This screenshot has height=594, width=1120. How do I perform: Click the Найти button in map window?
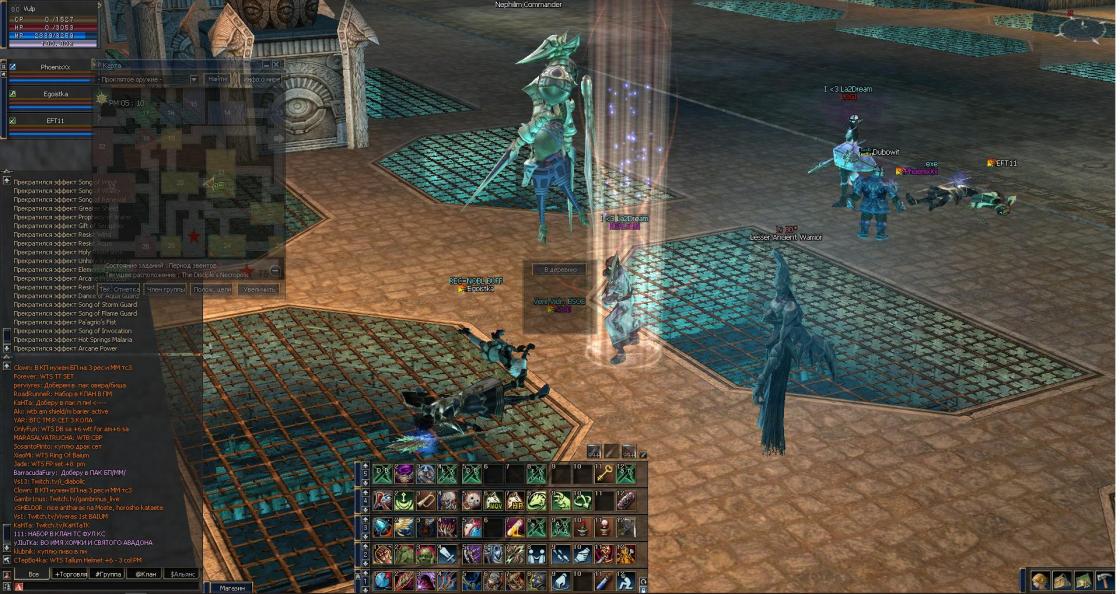tap(218, 79)
